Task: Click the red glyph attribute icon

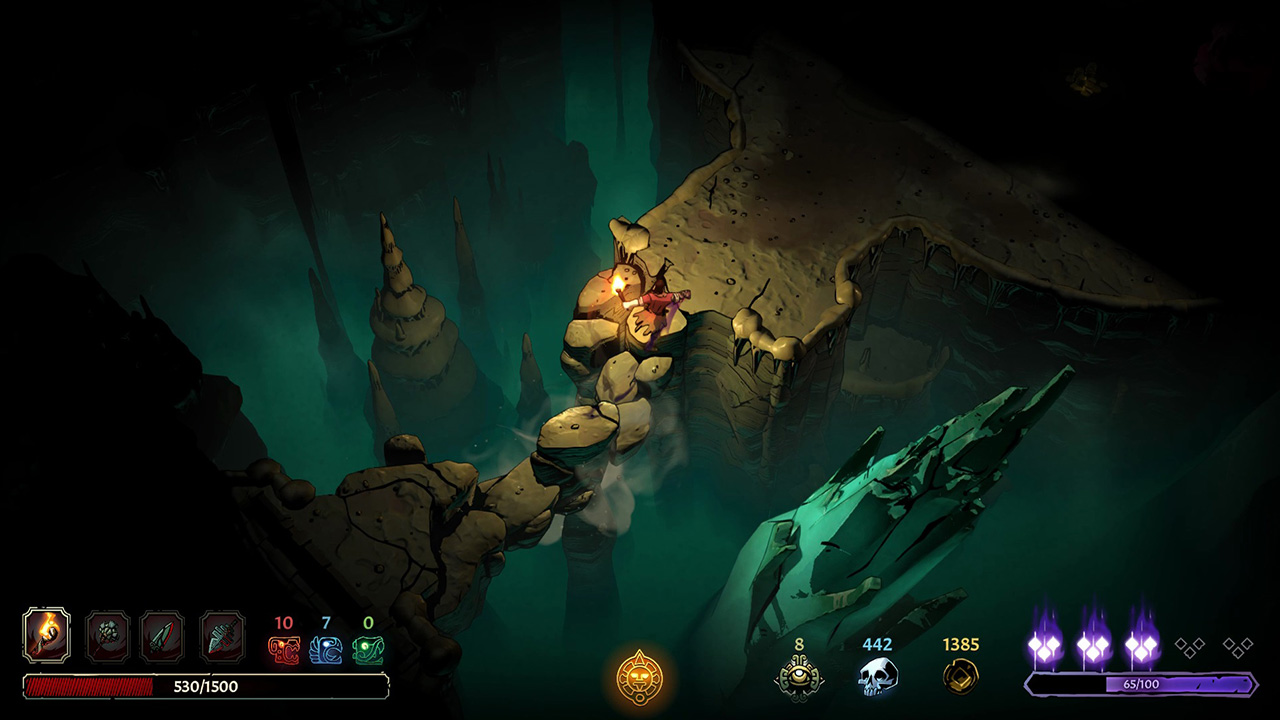Action: click(x=283, y=650)
